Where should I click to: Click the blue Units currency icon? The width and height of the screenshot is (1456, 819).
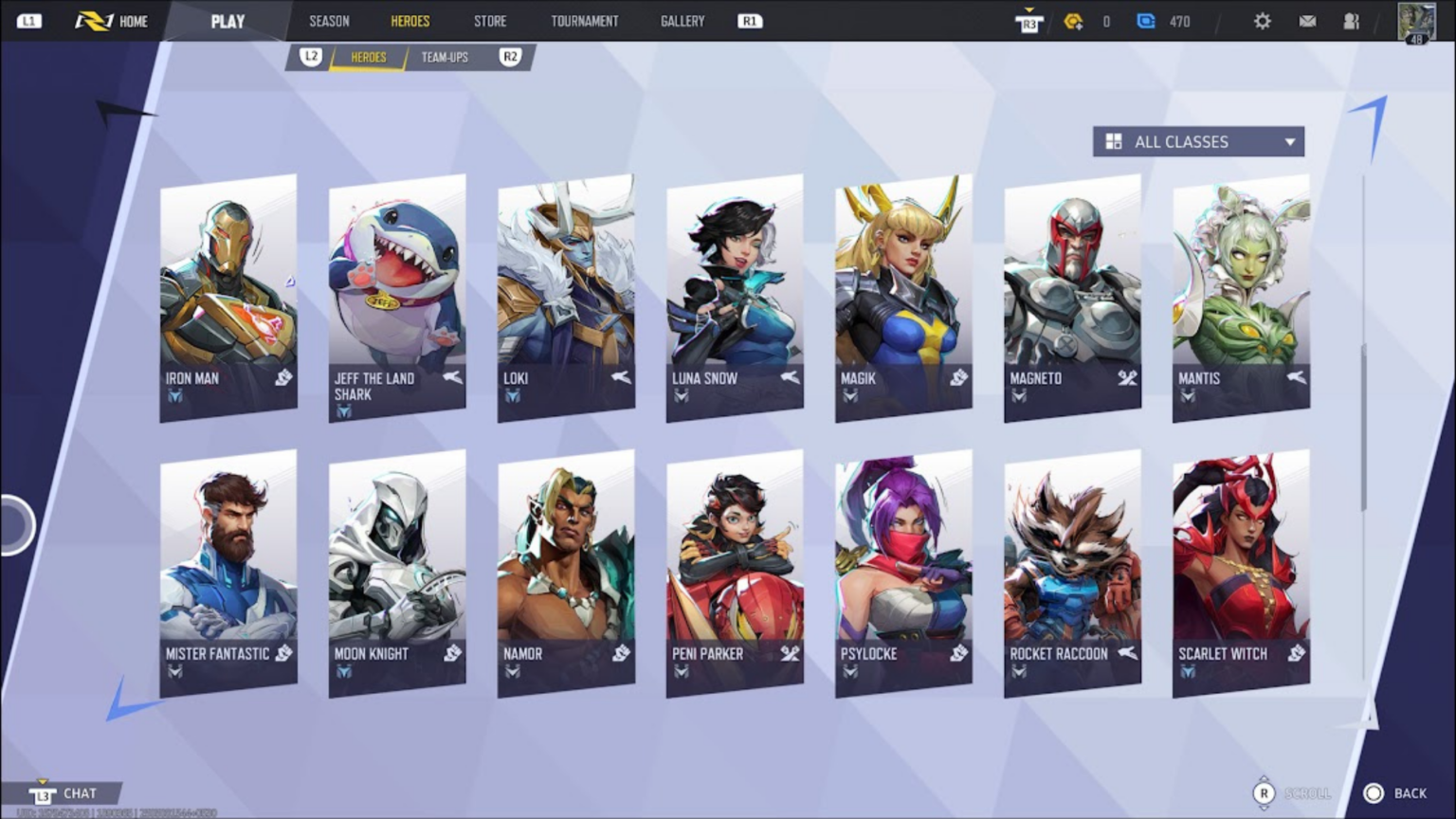coord(1147,21)
